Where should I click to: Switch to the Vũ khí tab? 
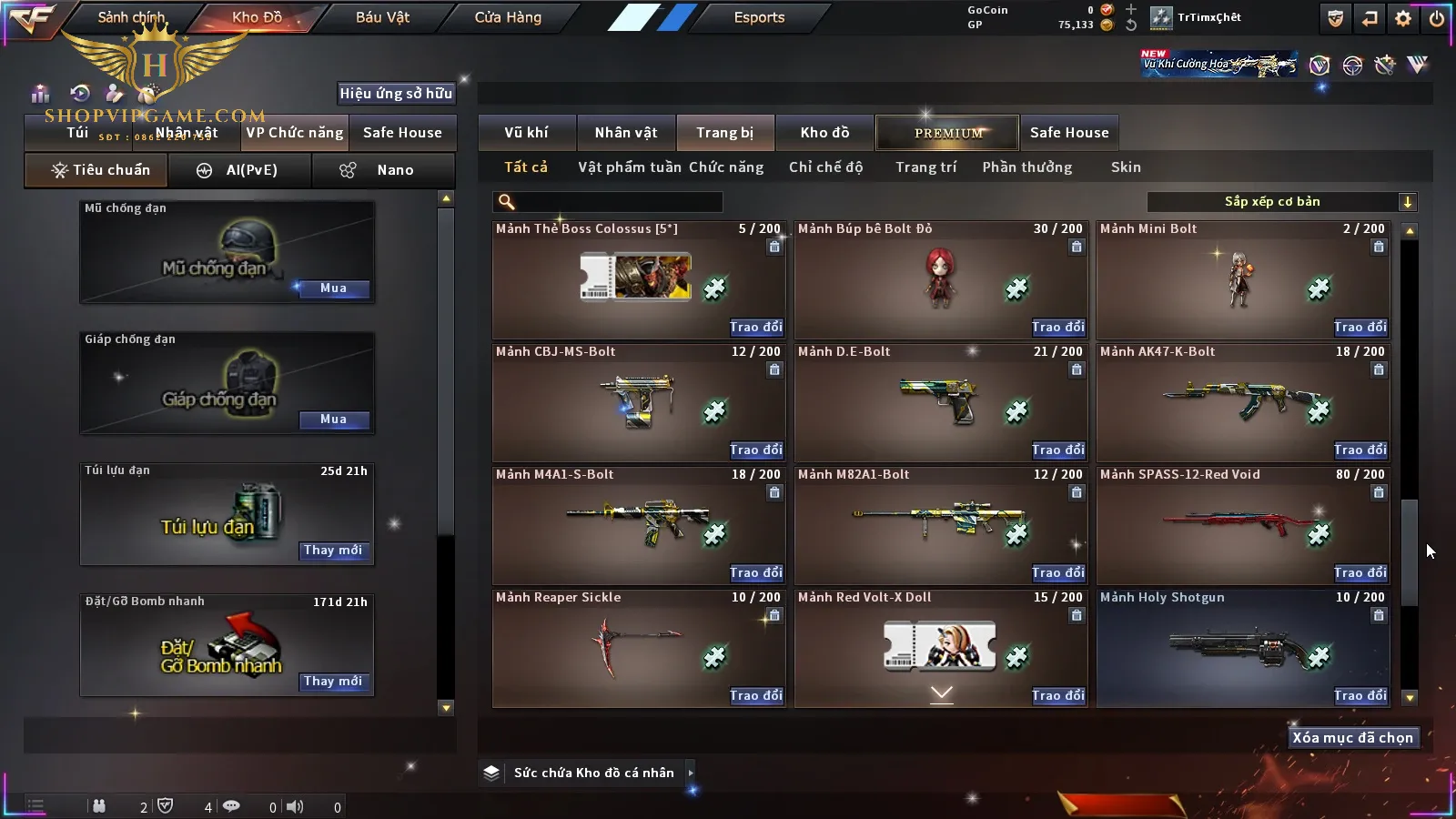(x=526, y=133)
